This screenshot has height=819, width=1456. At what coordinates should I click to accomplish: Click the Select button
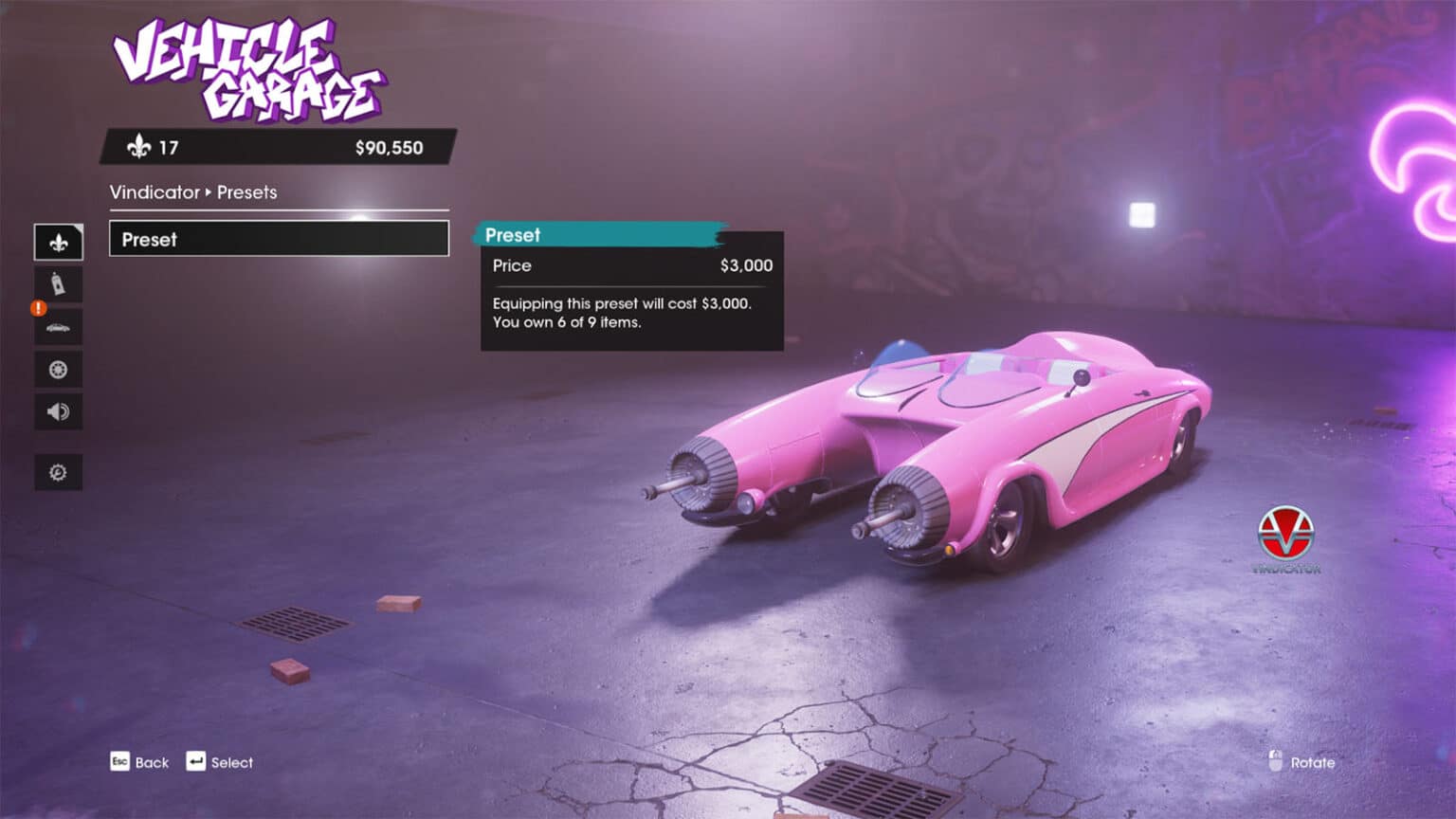(x=220, y=762)
